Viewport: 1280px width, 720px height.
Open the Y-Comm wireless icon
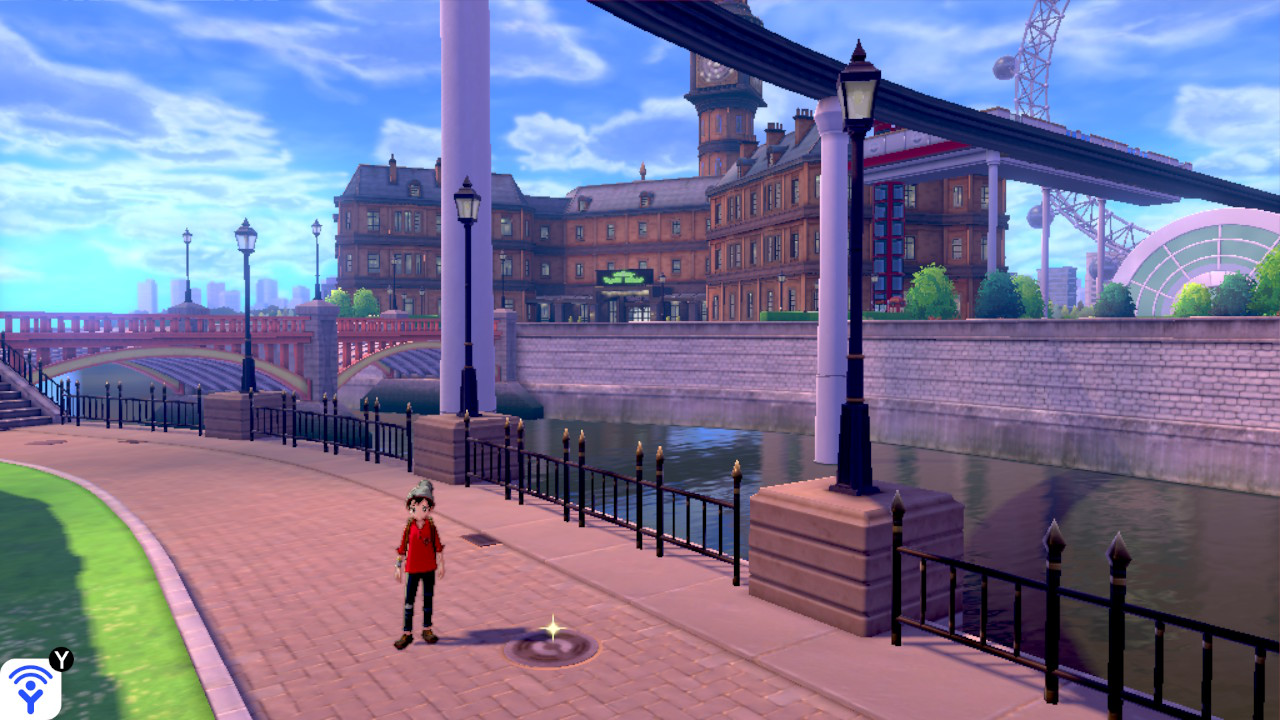click(x=30, y=688)
